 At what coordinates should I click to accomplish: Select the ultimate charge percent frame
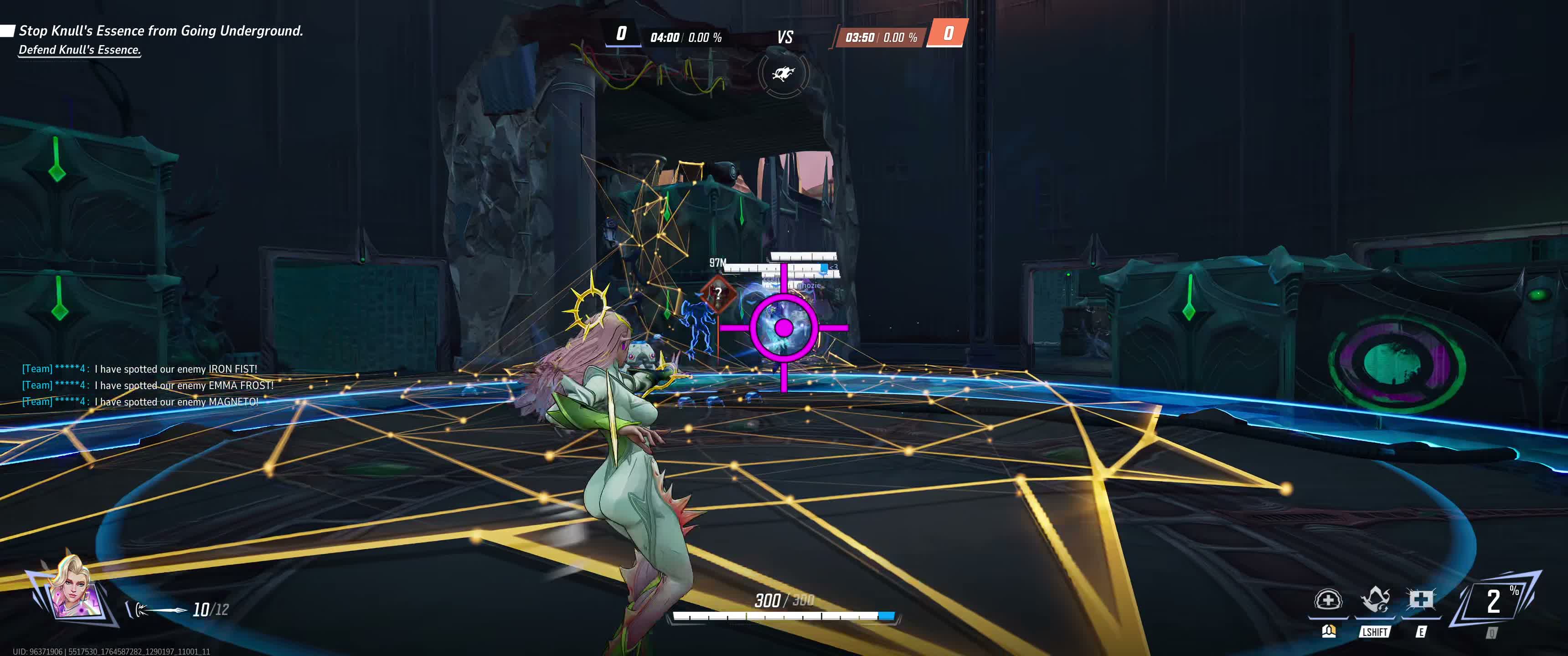(1495, 601)
